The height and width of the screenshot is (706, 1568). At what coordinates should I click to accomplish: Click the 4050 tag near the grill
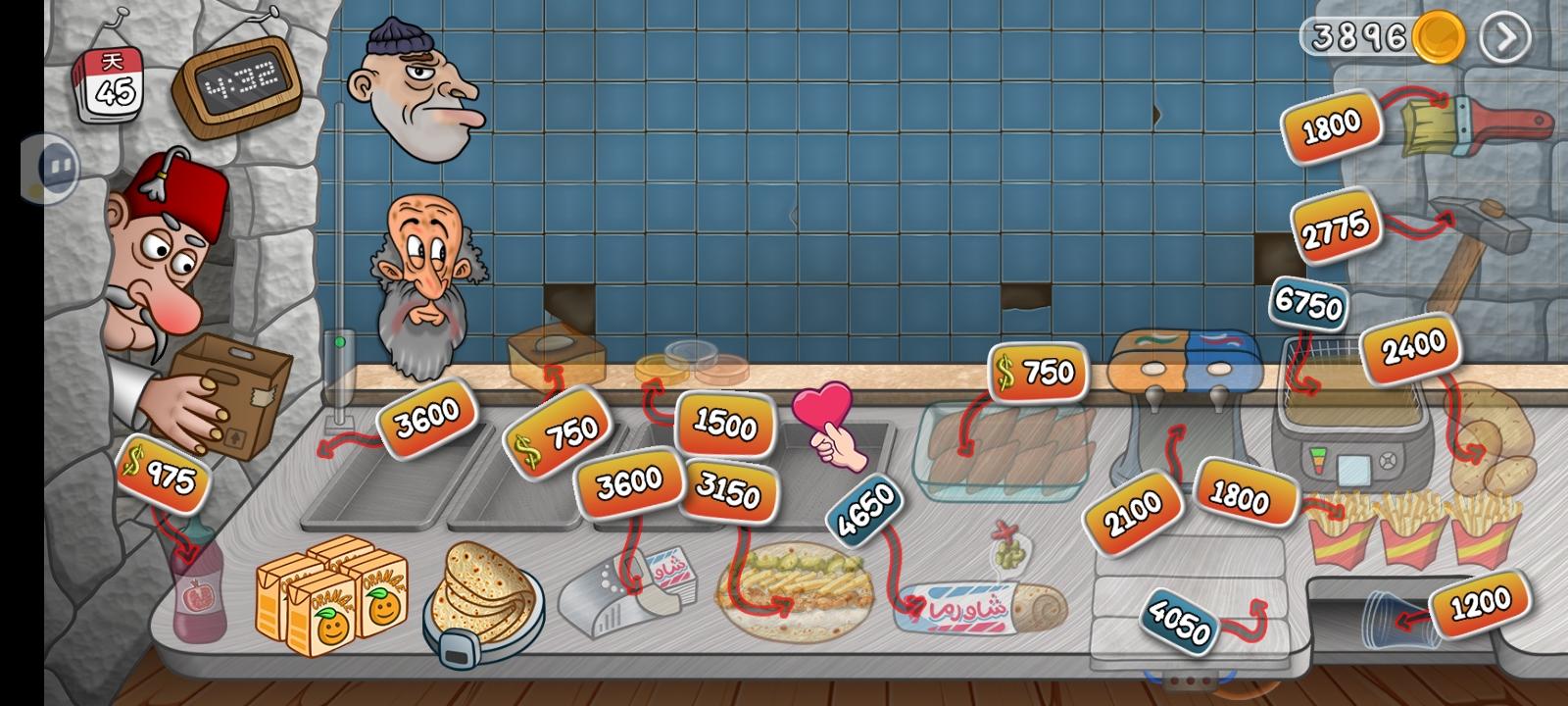(x=1181, y=620)
